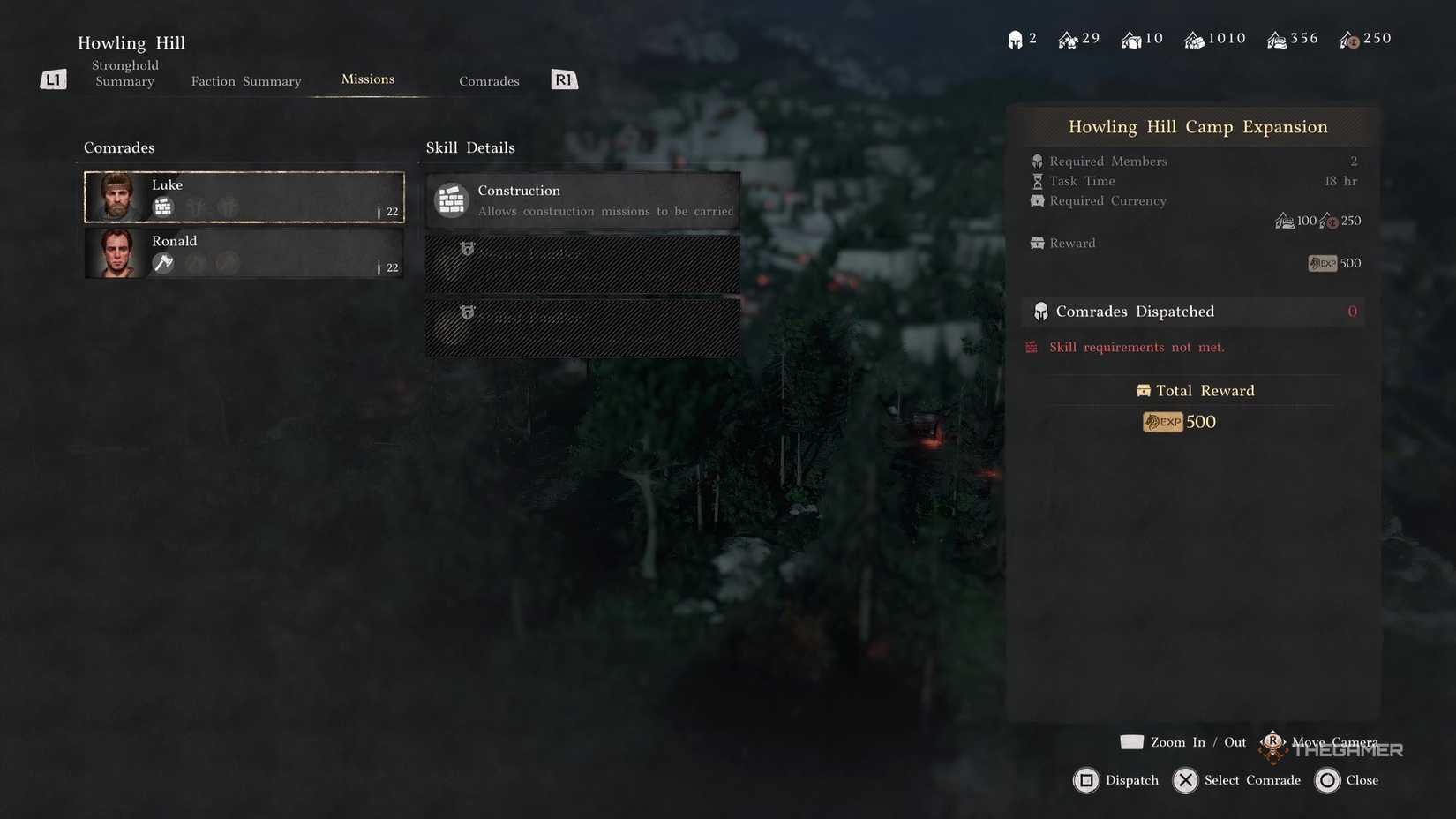Toggle Ronald for dispatch

[244, 253]
